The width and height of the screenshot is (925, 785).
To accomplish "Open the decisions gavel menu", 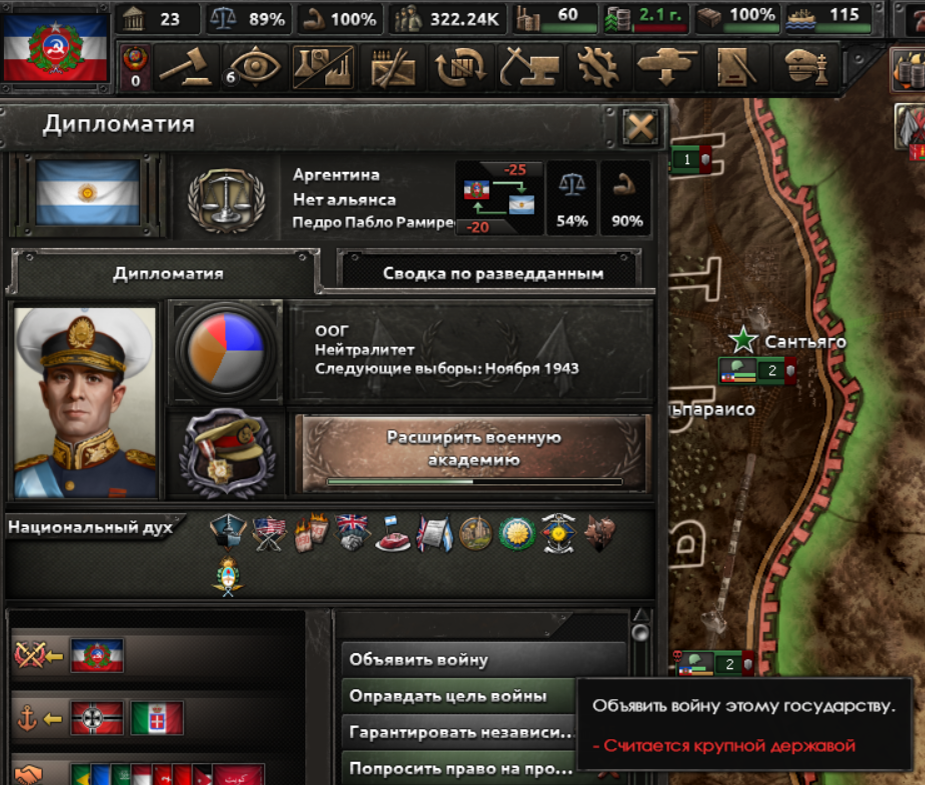I will [x=190, y=67].
